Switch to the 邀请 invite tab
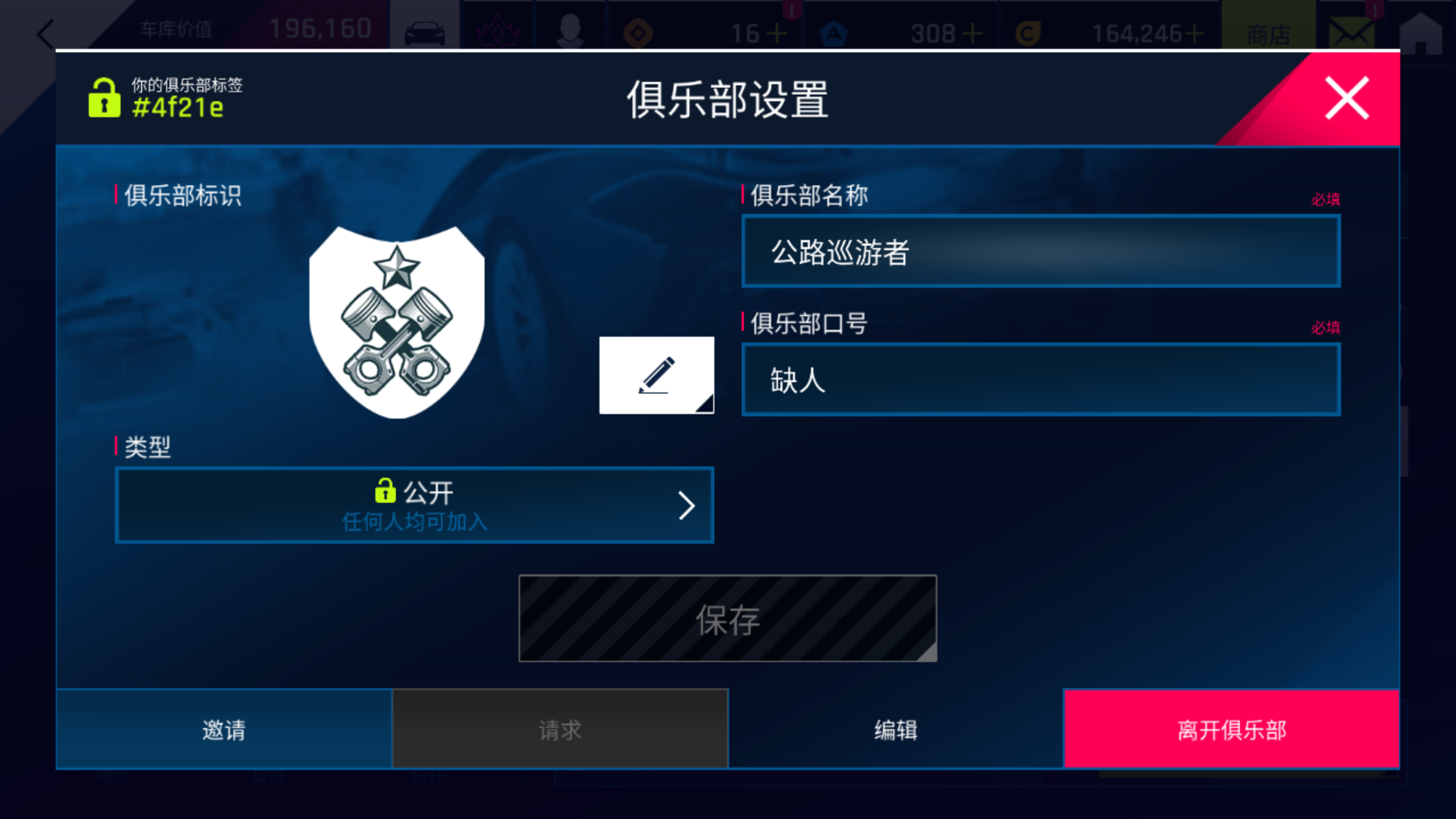1456x819 pixels. tap(224, 731)
